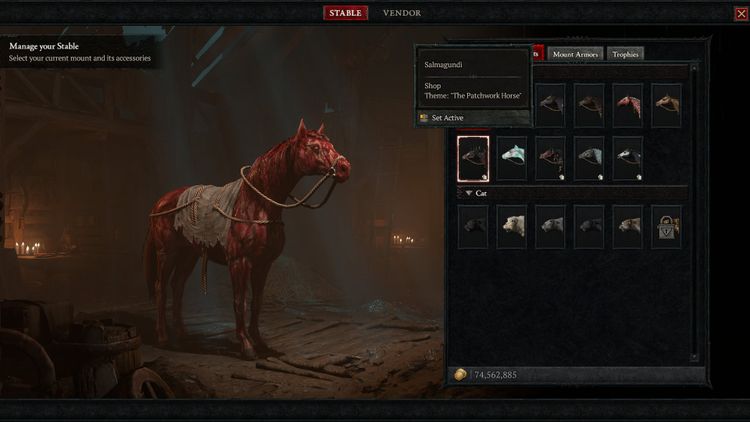Select the black-and-white horse mount
This screenshot has height=422, width=750.
(628, 157)
